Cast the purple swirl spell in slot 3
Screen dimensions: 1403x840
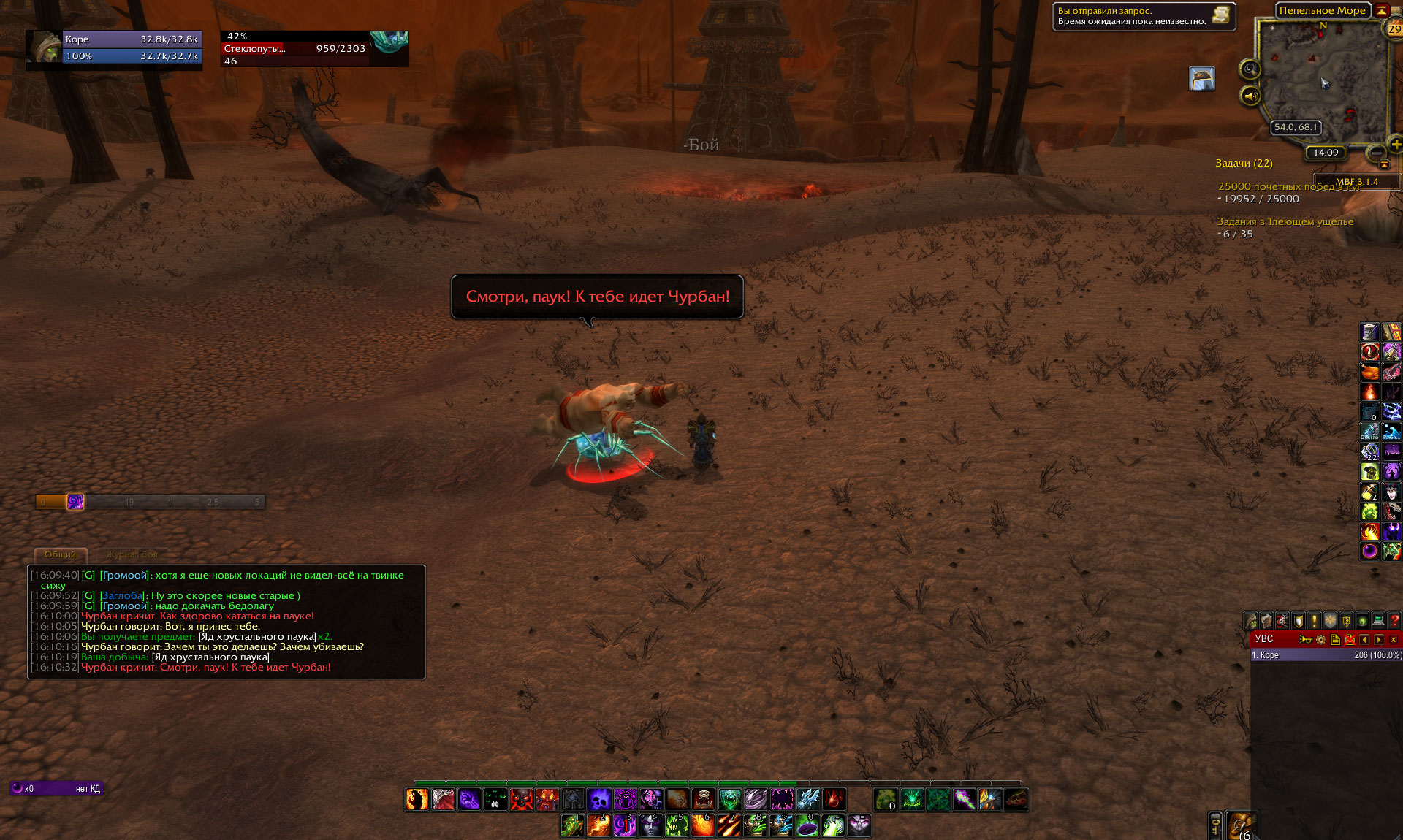[x=625, y=825]
